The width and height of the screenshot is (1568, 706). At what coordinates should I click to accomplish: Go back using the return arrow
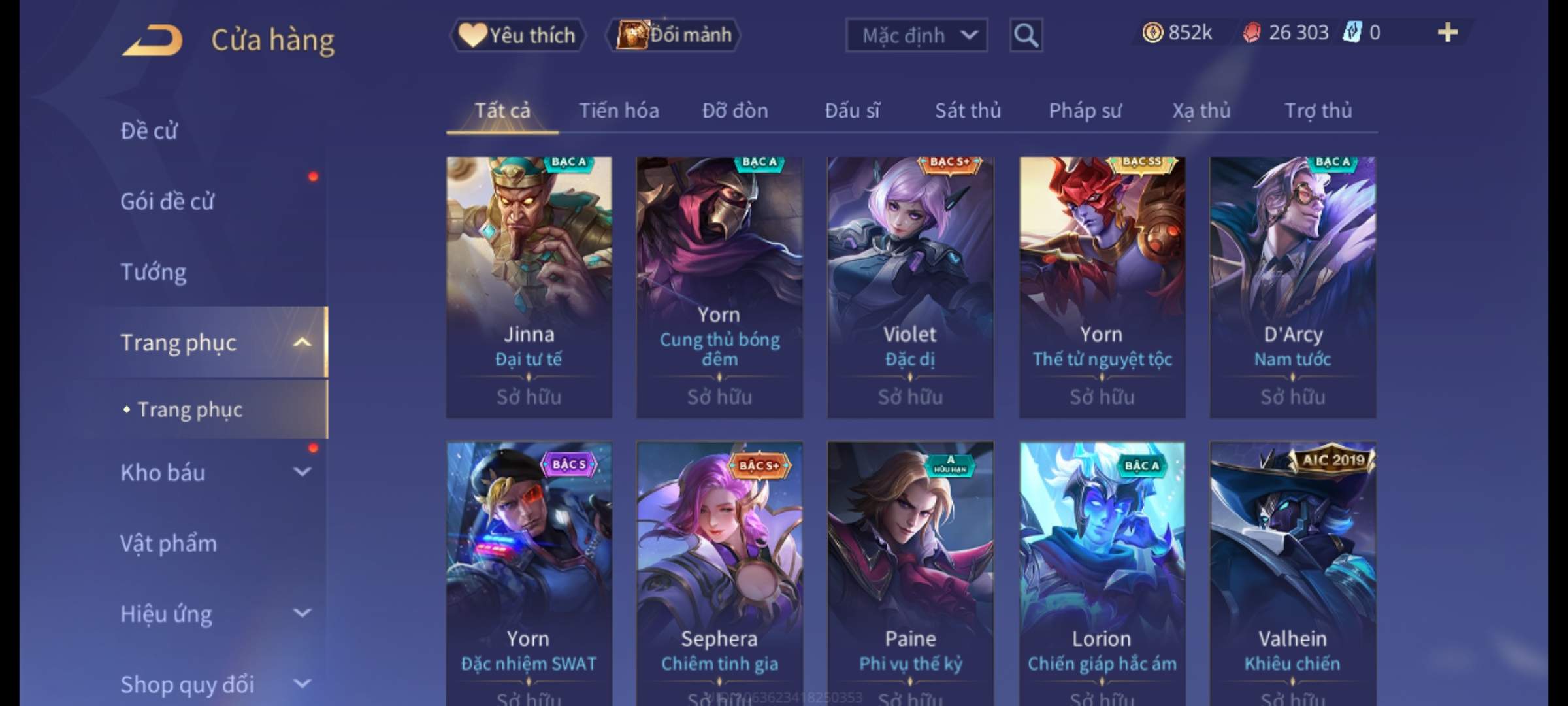tap(152, 41)
